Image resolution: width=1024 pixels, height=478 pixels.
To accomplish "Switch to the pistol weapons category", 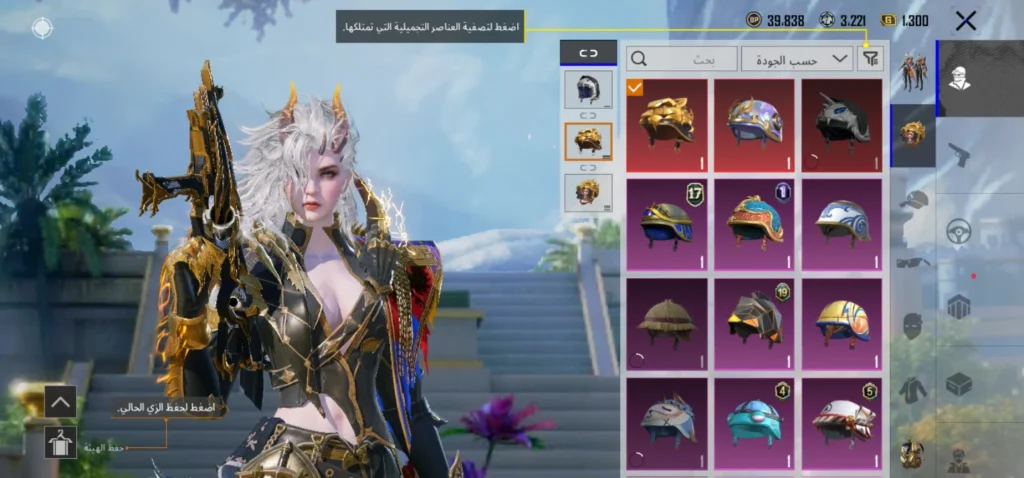I will (x=958, y=155).
